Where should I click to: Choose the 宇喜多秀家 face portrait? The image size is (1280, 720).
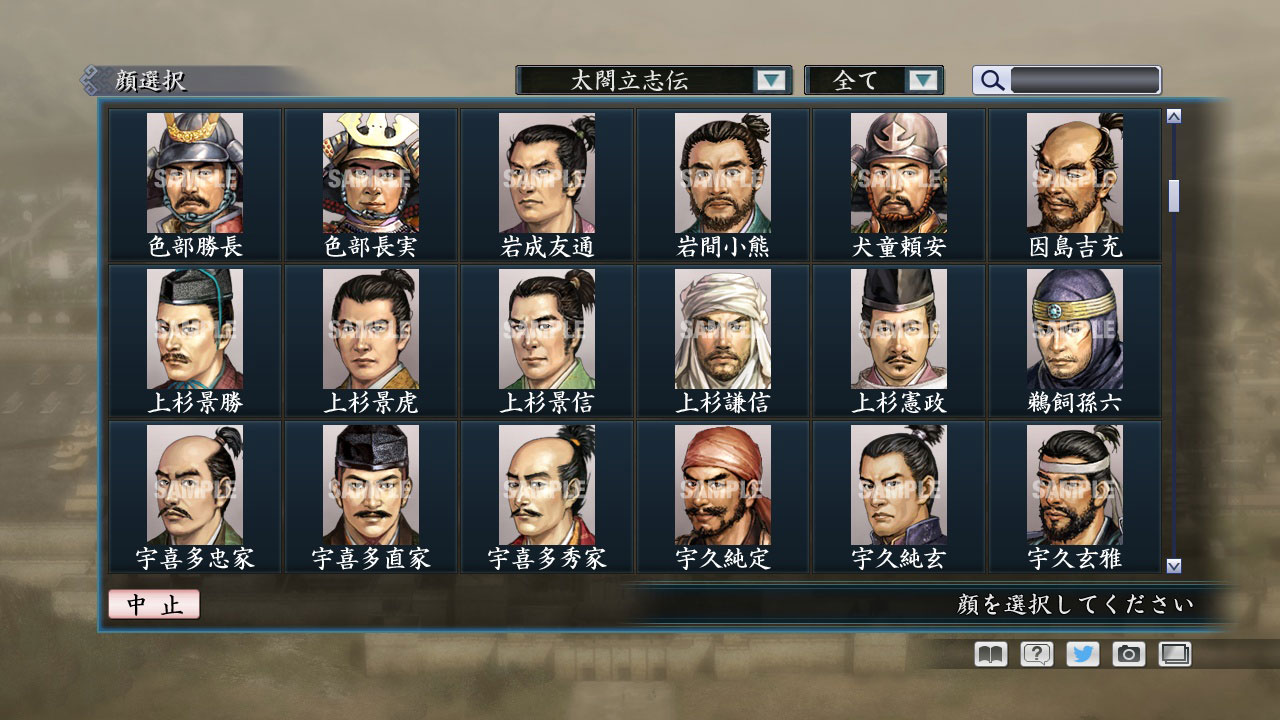coord(547,480)
